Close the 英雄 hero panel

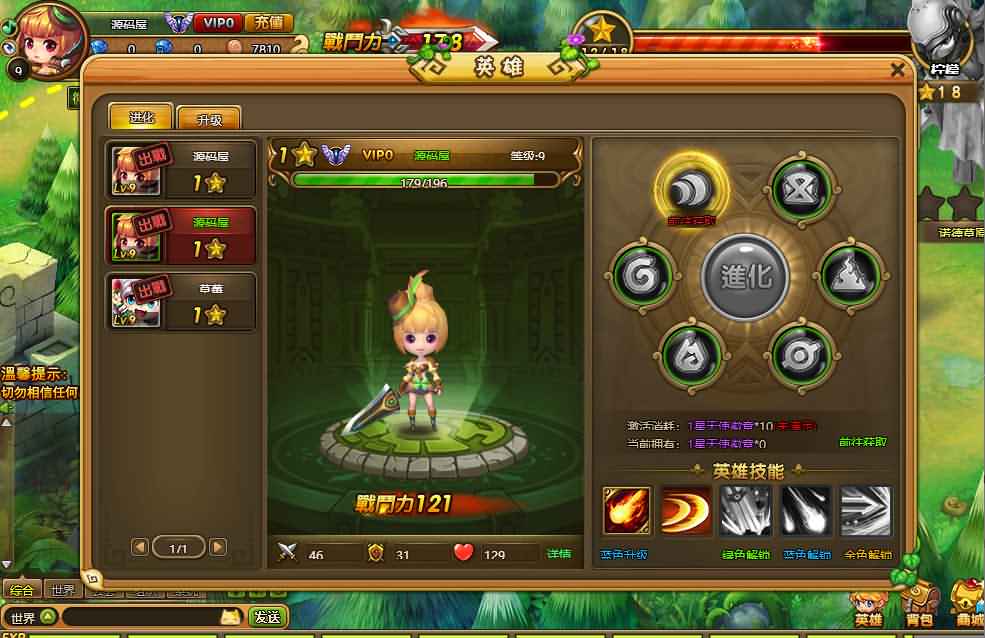coord(897,70)
